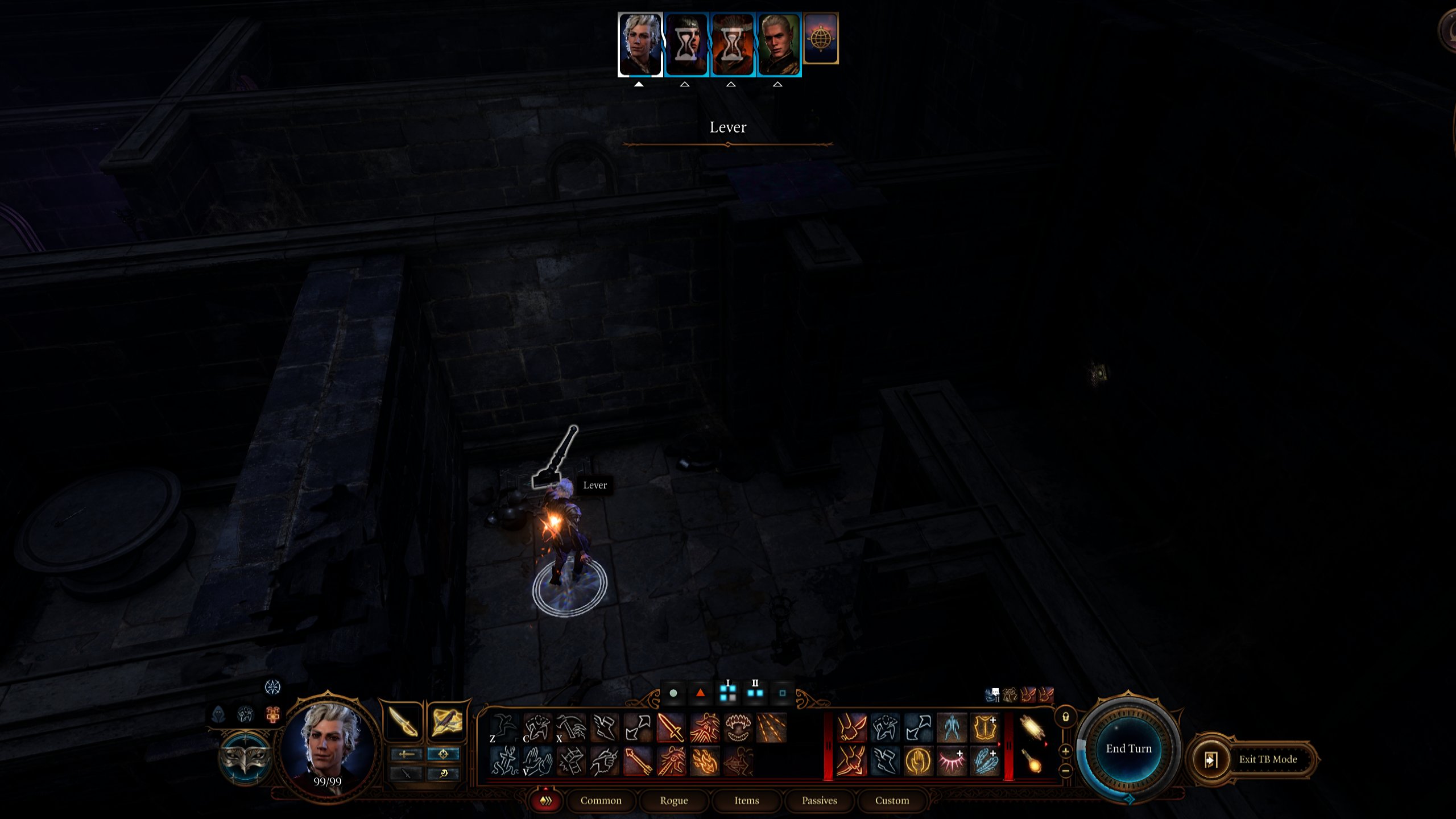Activate the flaming fist ability

(x=705, y=762)
